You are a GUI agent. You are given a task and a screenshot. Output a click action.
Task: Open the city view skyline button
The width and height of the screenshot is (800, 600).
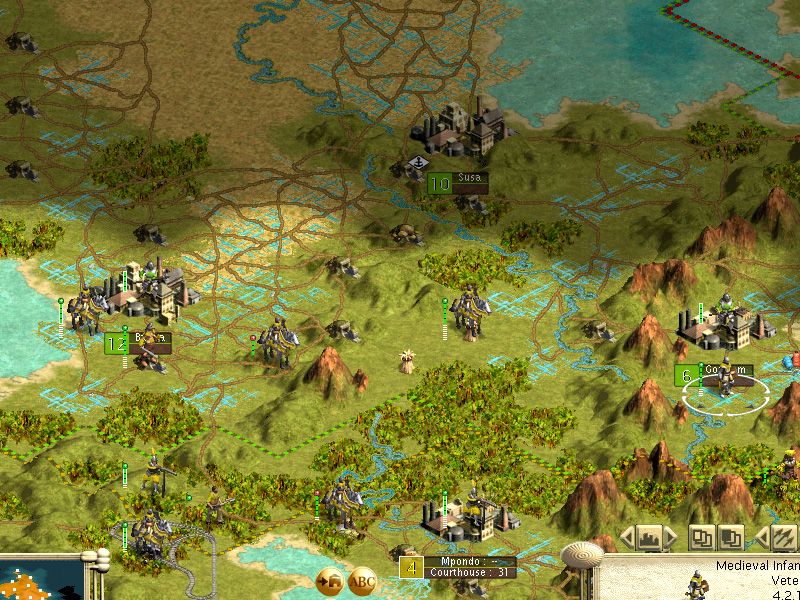pyautogui.click(x=651, y=538)
